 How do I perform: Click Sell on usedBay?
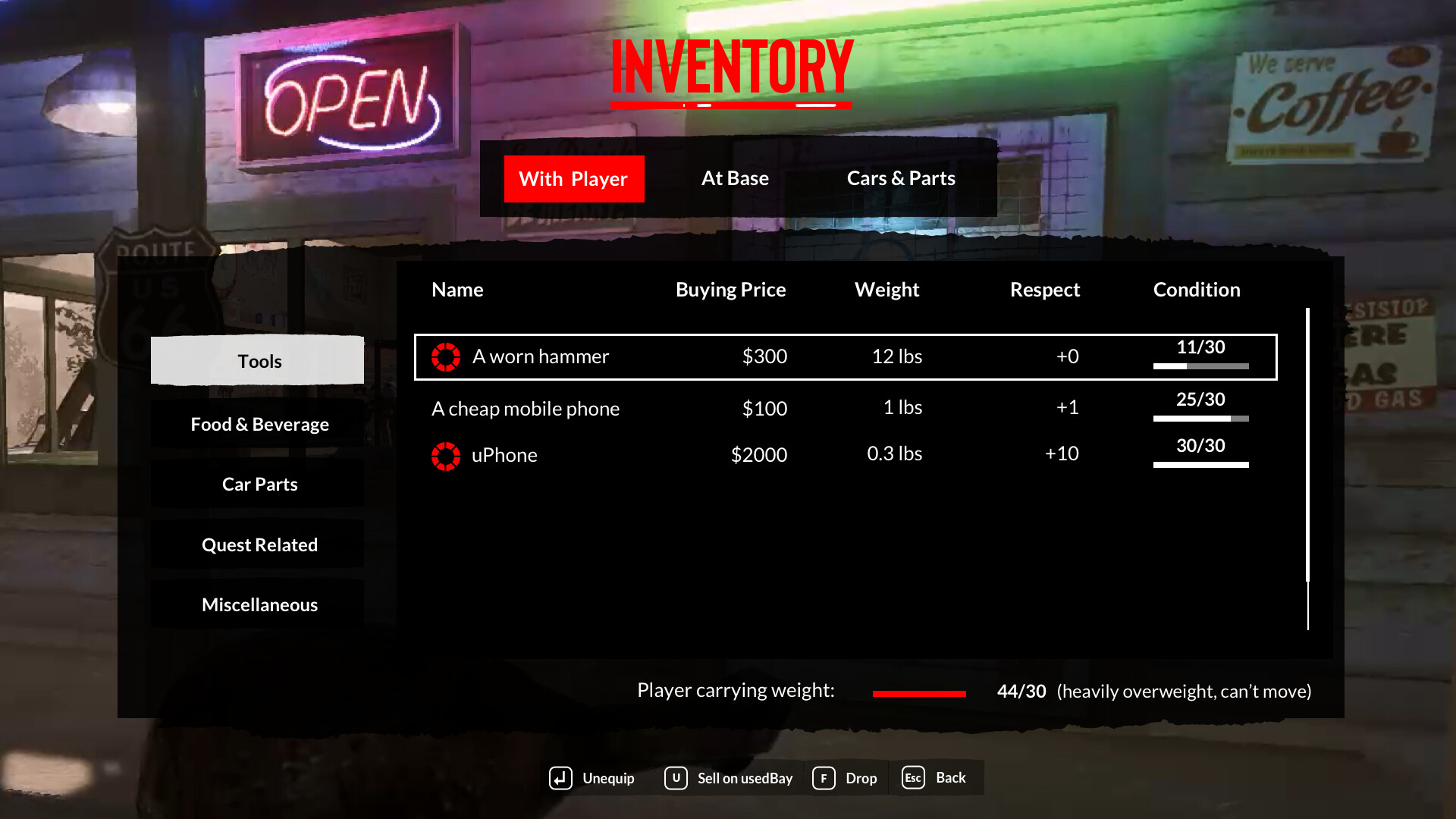pos(745,778)
